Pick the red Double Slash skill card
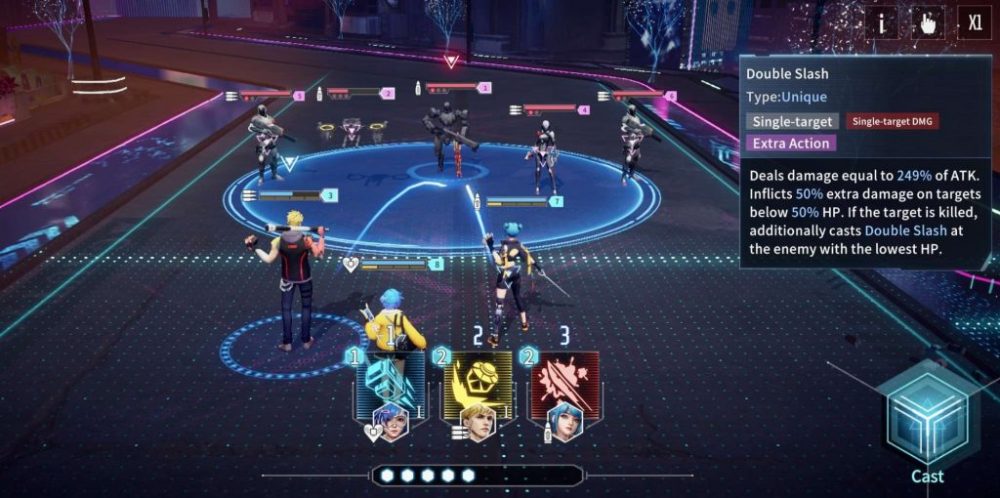The image size is (1000, 498). [565, 386]
